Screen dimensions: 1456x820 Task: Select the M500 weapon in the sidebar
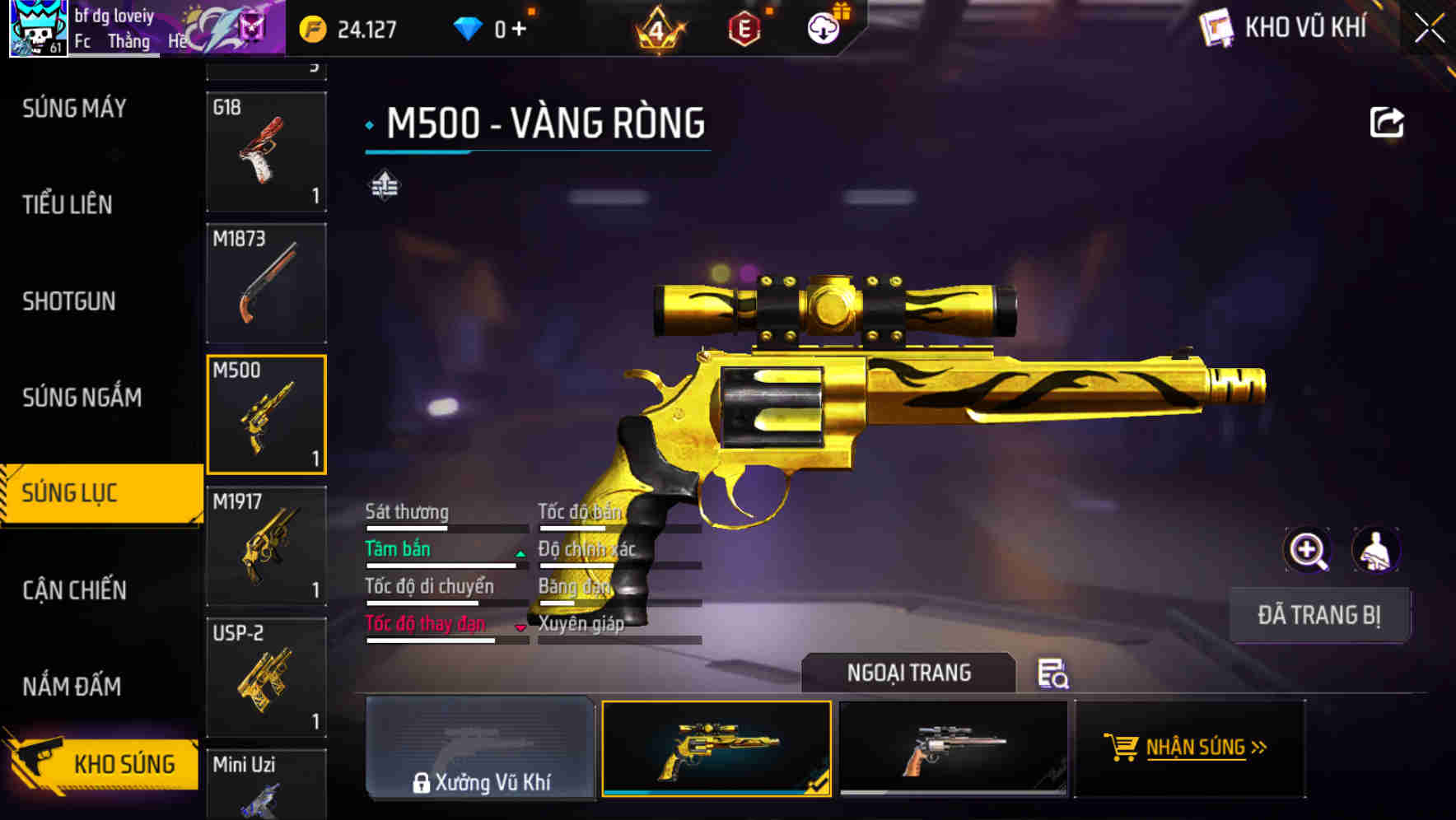coord(266,414)
